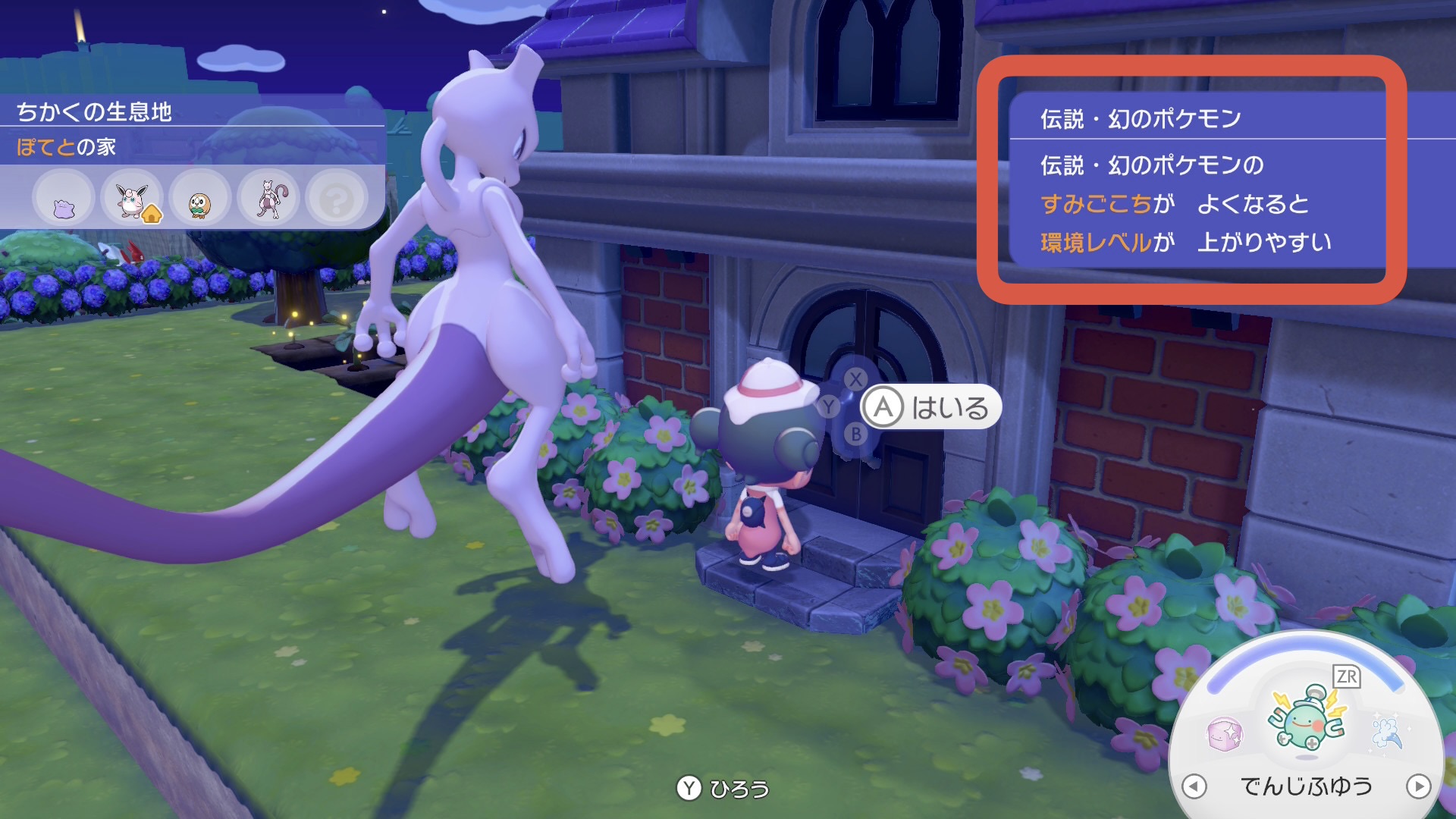Cycle to previous ability with left arrow
The width and height of the screenshot is (1456, 819).
1194,786
